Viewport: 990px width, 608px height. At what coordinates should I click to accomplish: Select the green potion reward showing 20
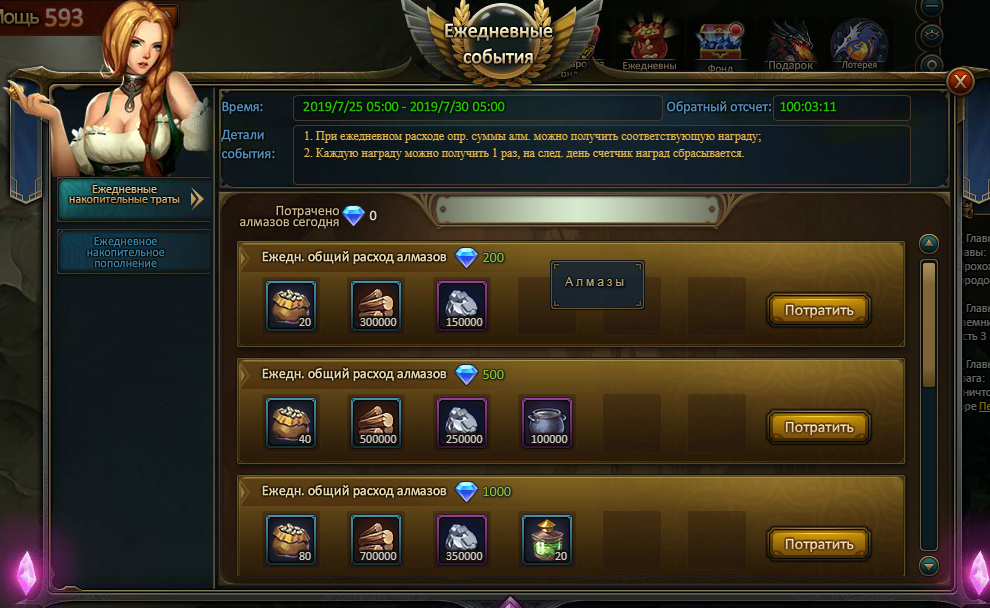click(547, 539)
